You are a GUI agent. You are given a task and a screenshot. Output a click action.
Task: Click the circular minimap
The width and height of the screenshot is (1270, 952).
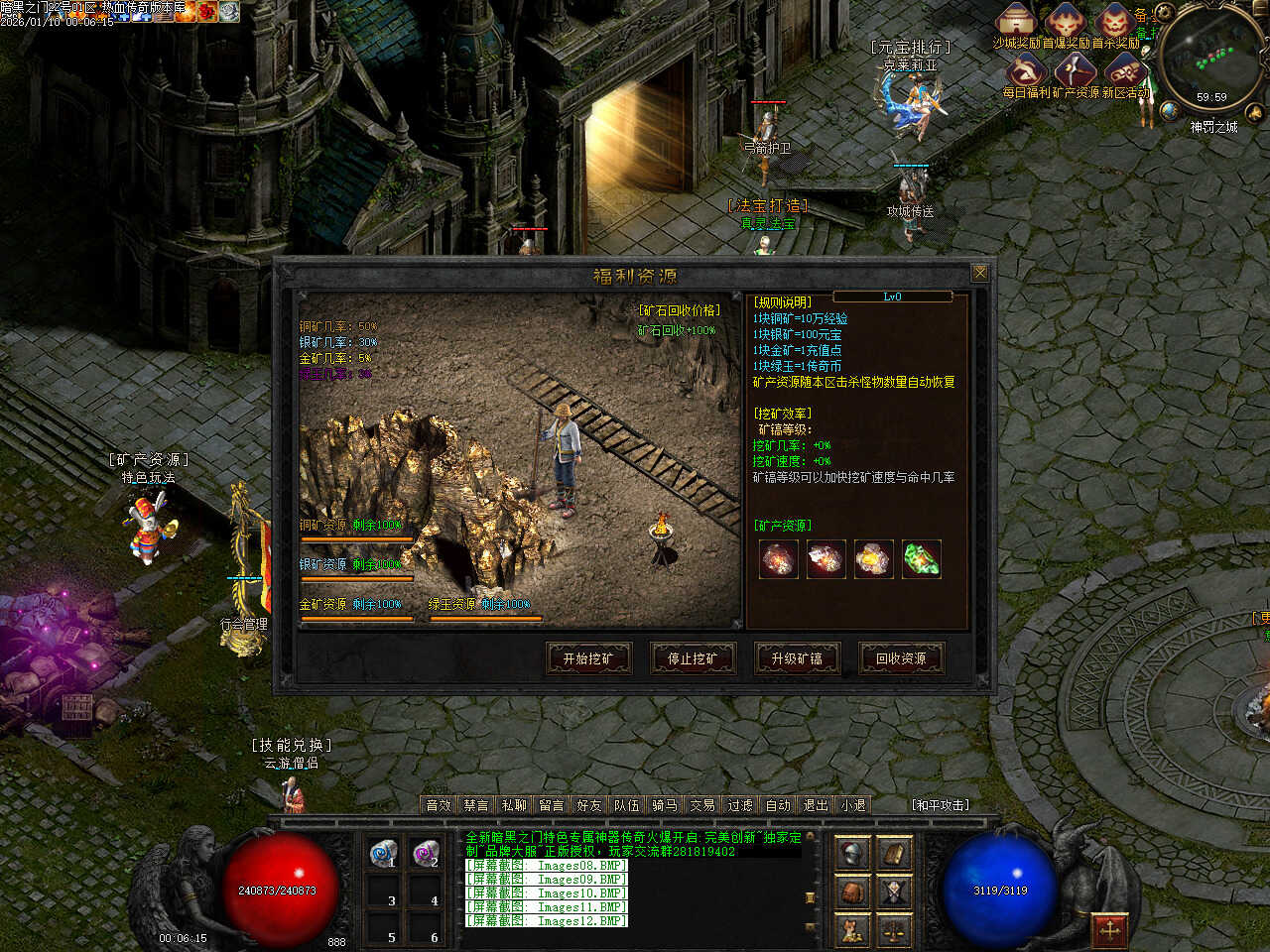1213,58
